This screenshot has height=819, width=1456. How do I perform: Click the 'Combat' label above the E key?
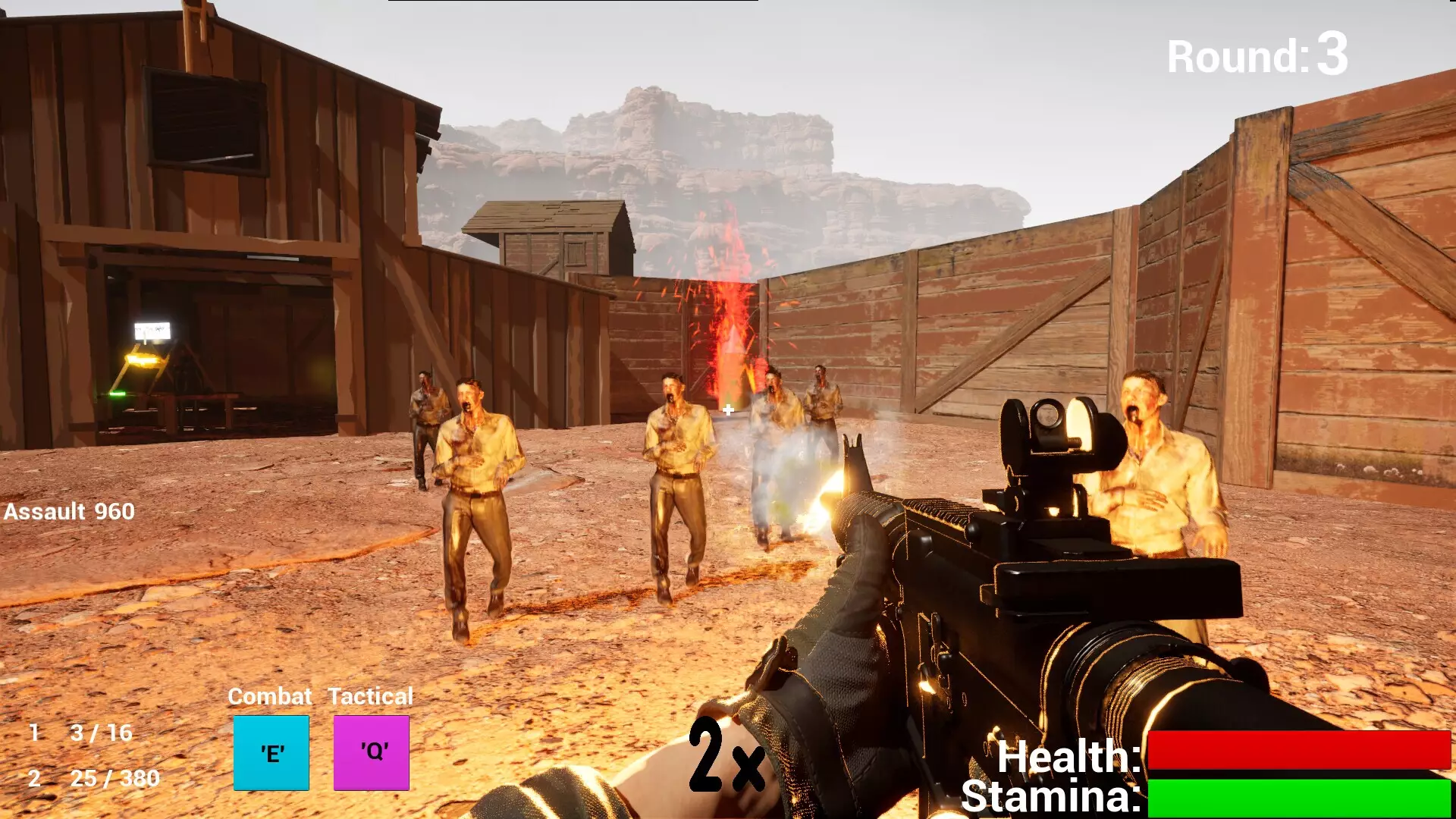(271, 695)
